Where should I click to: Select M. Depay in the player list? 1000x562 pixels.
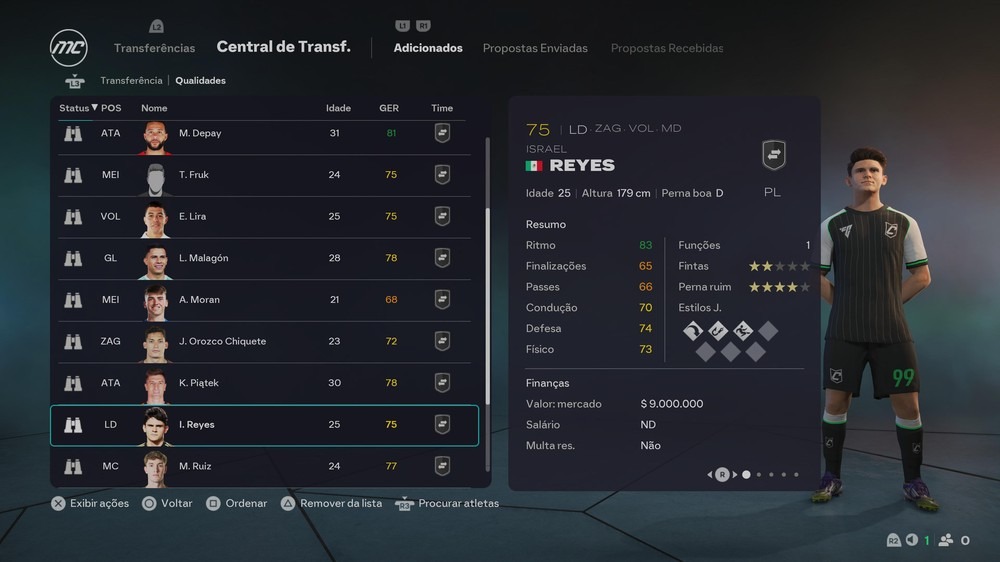pyautogui.click(x=264, y=133)
